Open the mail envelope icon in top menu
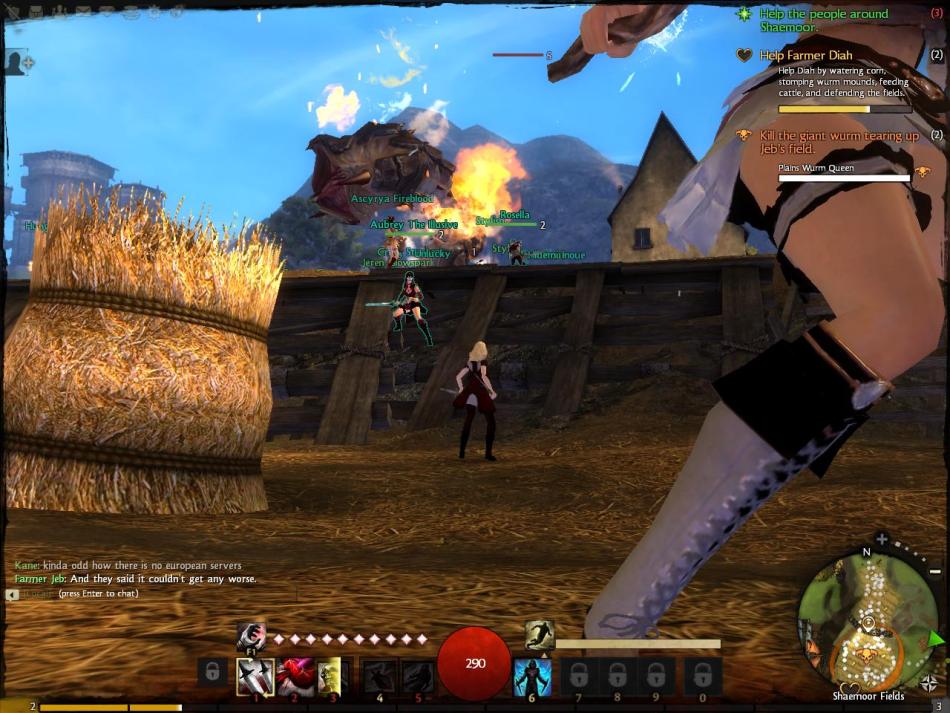Screen dimensions: 950x713 coord(83,12)
